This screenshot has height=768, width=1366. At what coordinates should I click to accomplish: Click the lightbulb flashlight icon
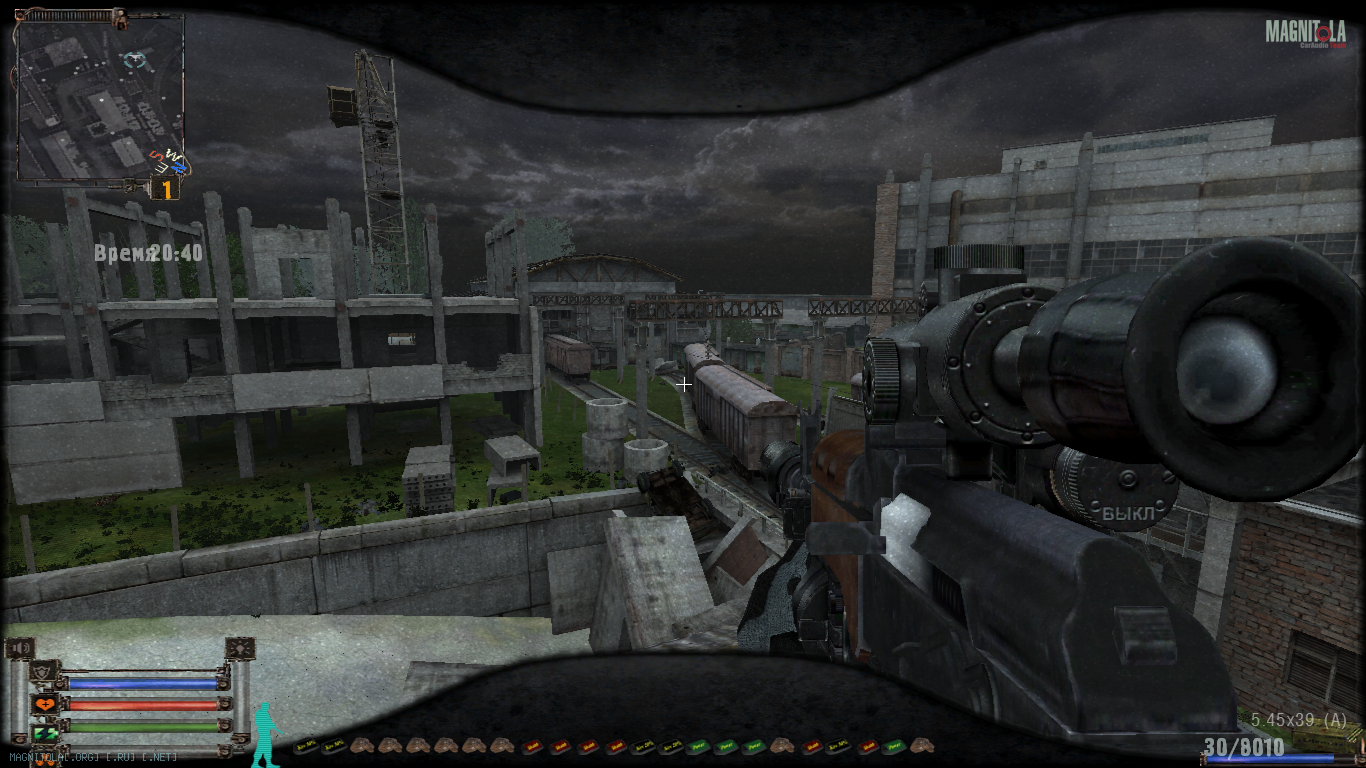(239, 649)
